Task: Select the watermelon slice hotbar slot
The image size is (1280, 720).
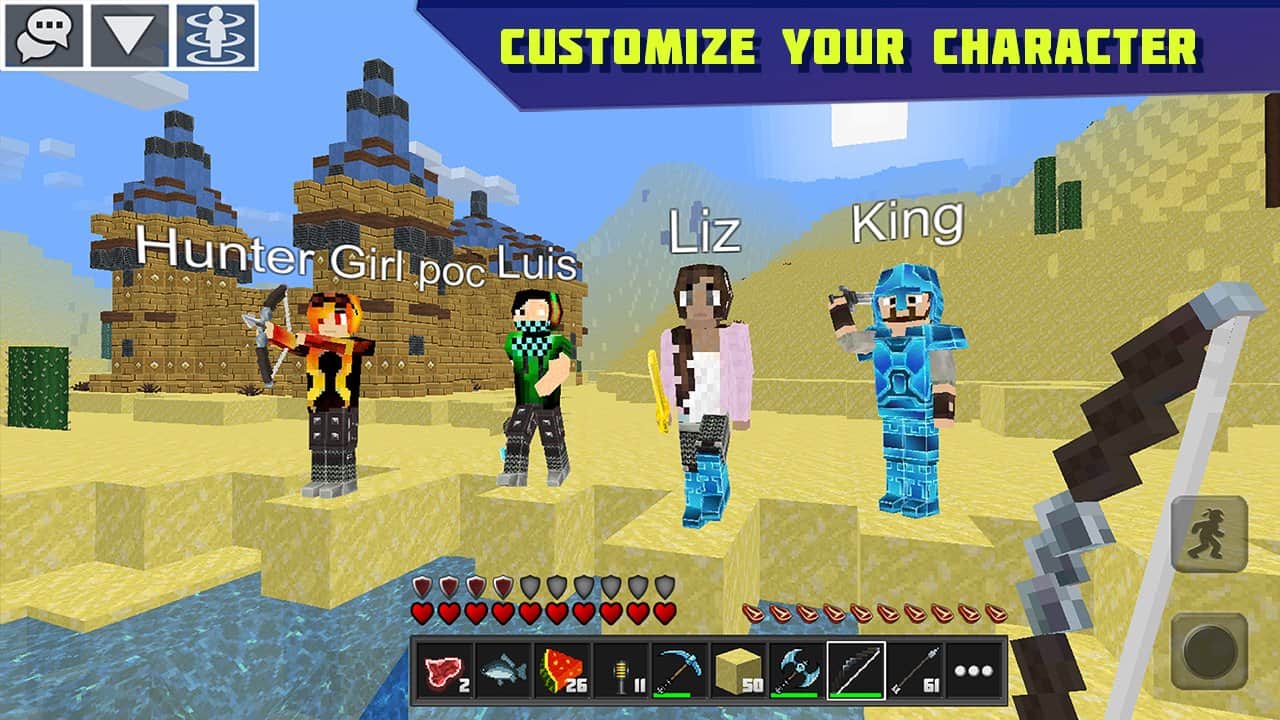Action: coord(561,671)
